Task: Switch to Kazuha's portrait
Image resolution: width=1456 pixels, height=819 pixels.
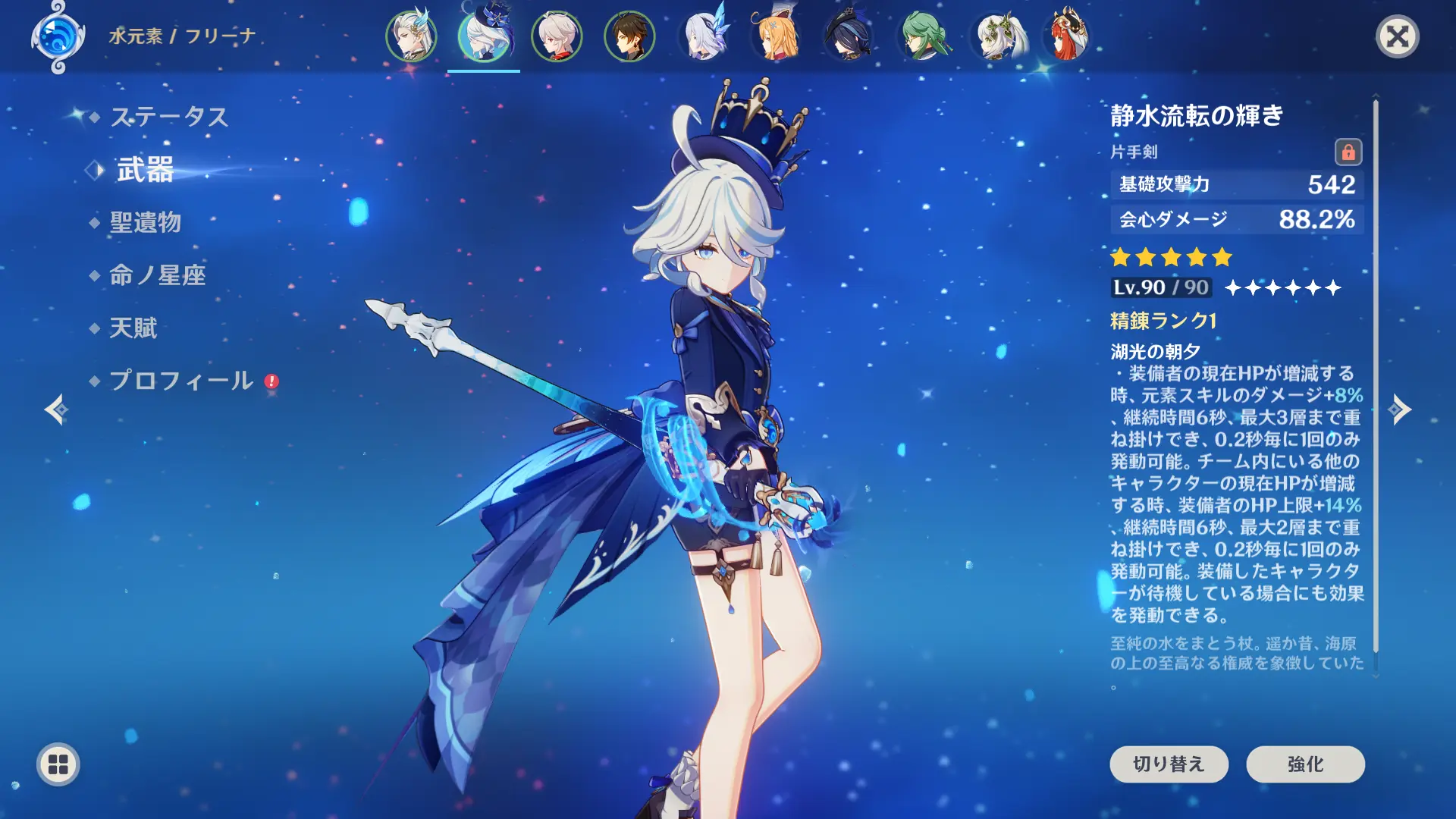Action: (557, 36)
